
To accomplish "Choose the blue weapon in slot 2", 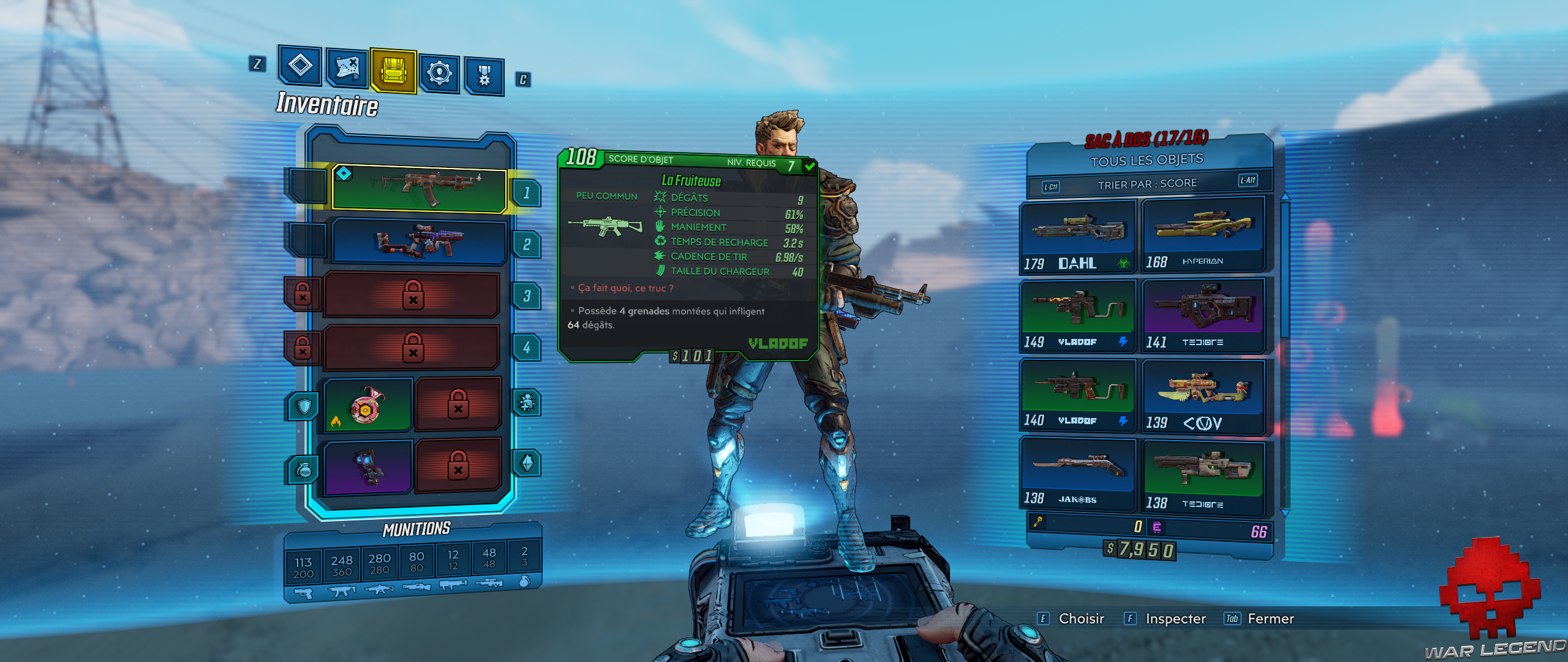I will point(419,242).
